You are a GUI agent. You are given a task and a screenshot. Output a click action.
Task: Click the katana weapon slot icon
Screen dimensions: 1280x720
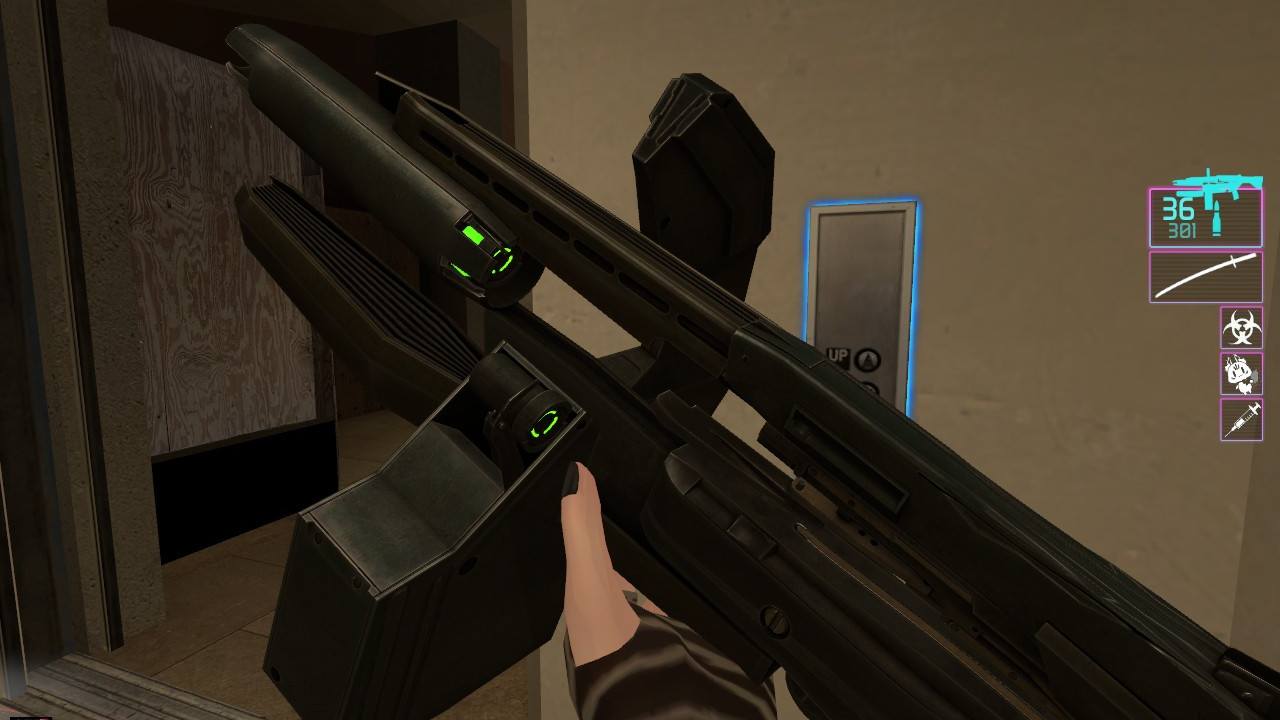pos(1205,277)
